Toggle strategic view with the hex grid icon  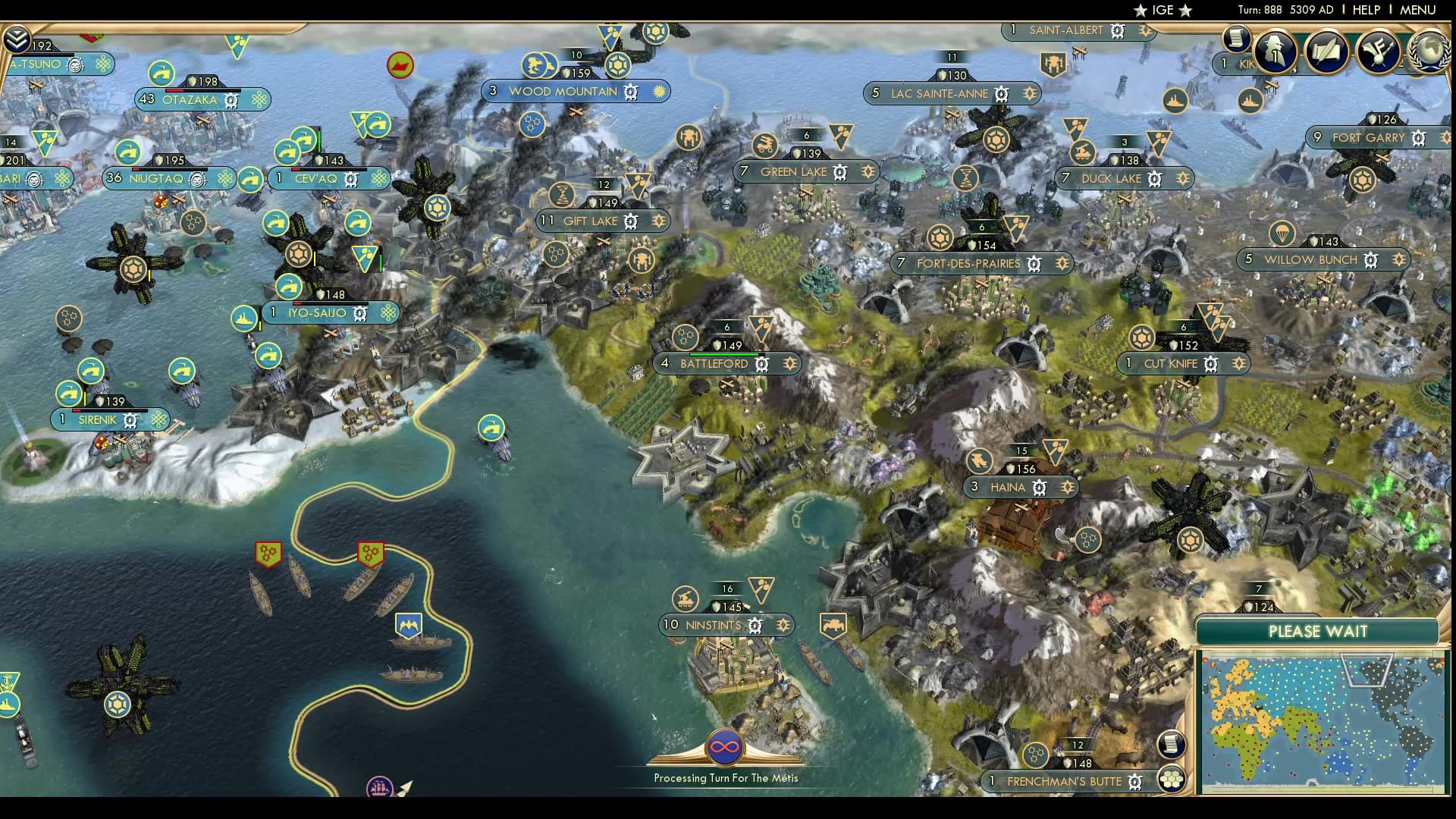[1173, 777]
